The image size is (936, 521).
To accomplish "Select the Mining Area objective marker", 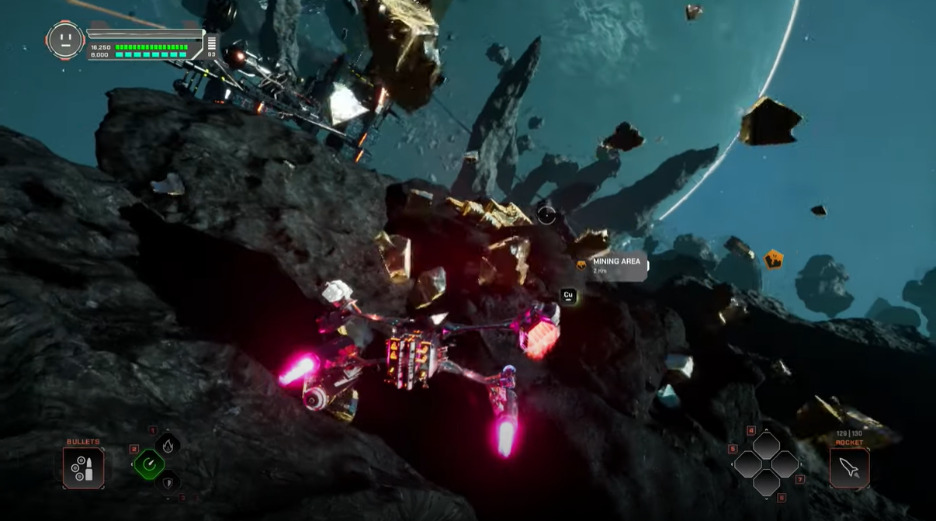I will coord(612,265).
